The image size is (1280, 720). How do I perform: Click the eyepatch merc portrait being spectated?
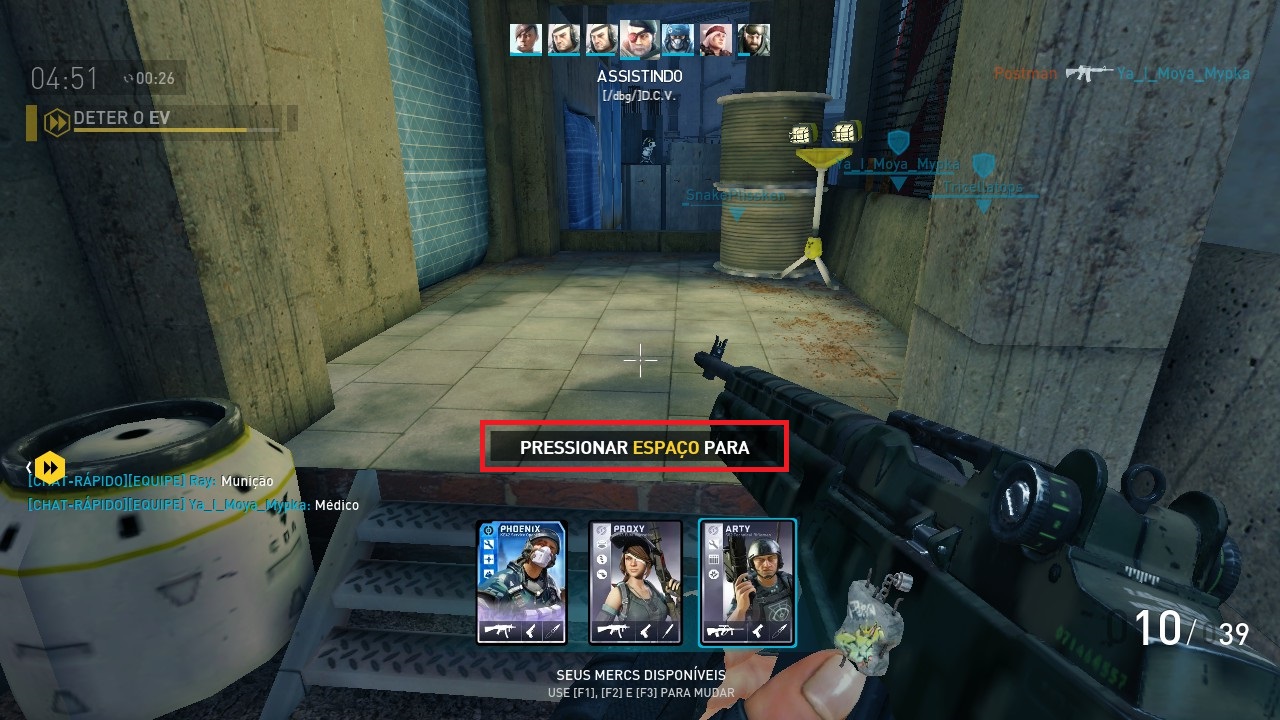point(639,39)
